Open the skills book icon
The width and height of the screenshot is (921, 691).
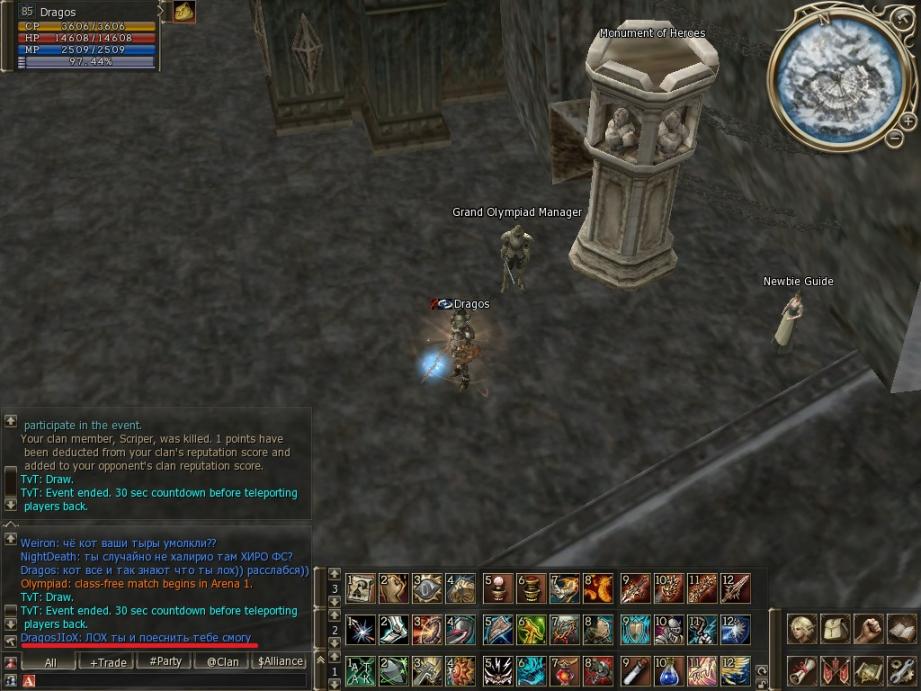[901, 629]
